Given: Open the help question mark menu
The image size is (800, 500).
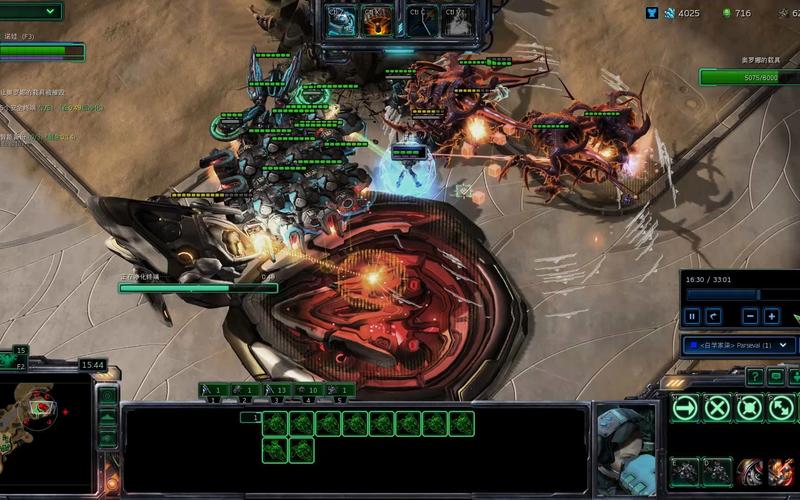Looking at the screenshot, I should tap(753, 376).
